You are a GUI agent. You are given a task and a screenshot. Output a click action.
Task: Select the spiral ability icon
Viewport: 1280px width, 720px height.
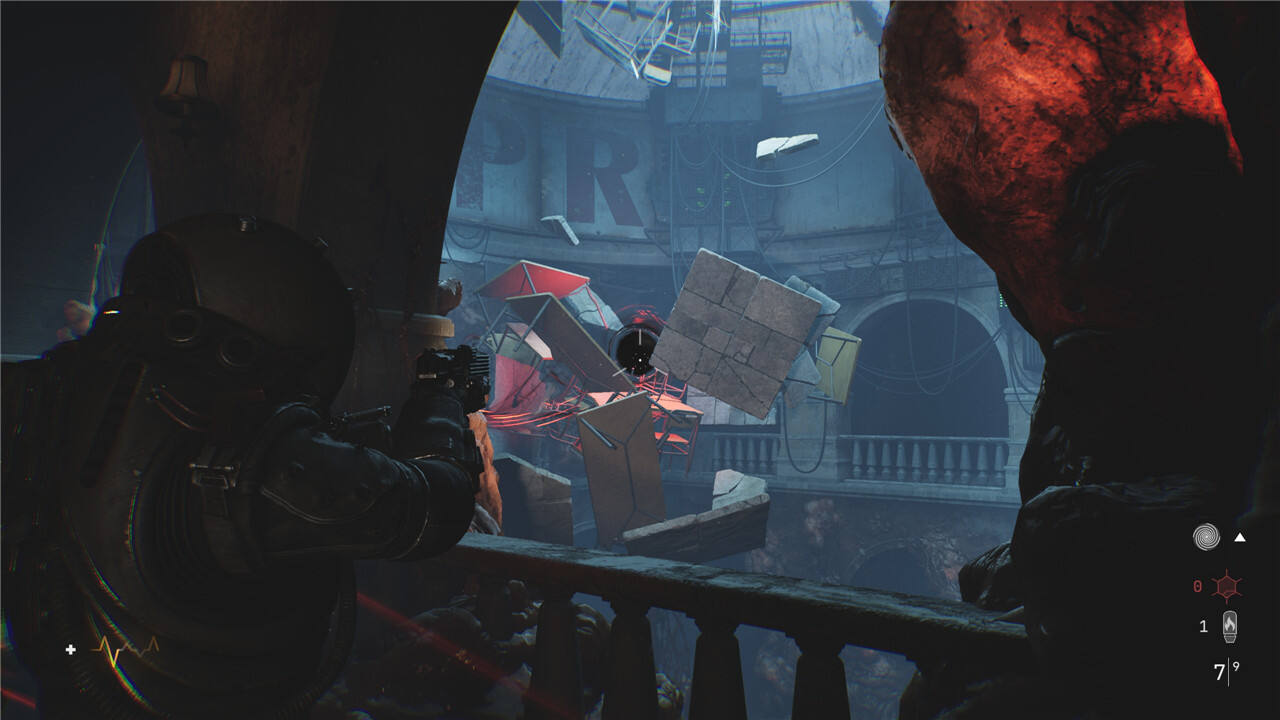click(x=1206, y=537)
